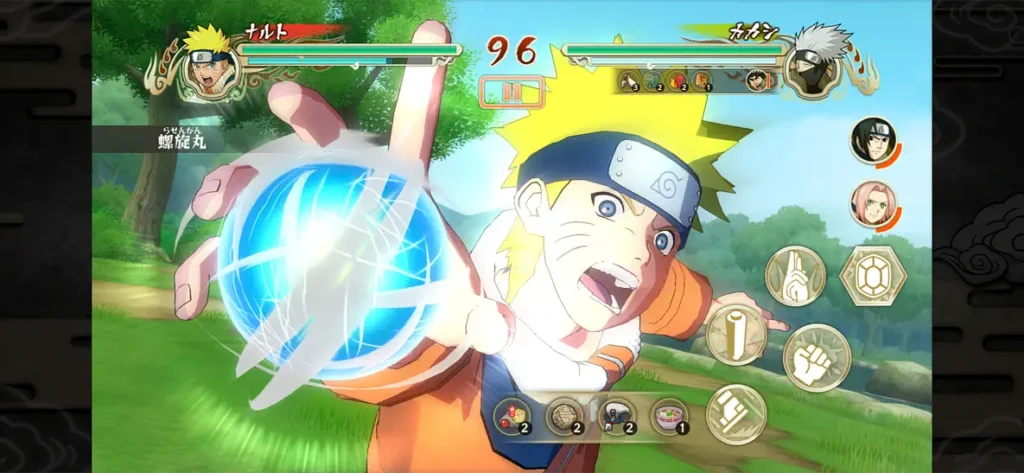This screenshot has width=1024, height=473.
Task: Use the round paper ball item
Action: pyautogui.click(x=566, y=415)
